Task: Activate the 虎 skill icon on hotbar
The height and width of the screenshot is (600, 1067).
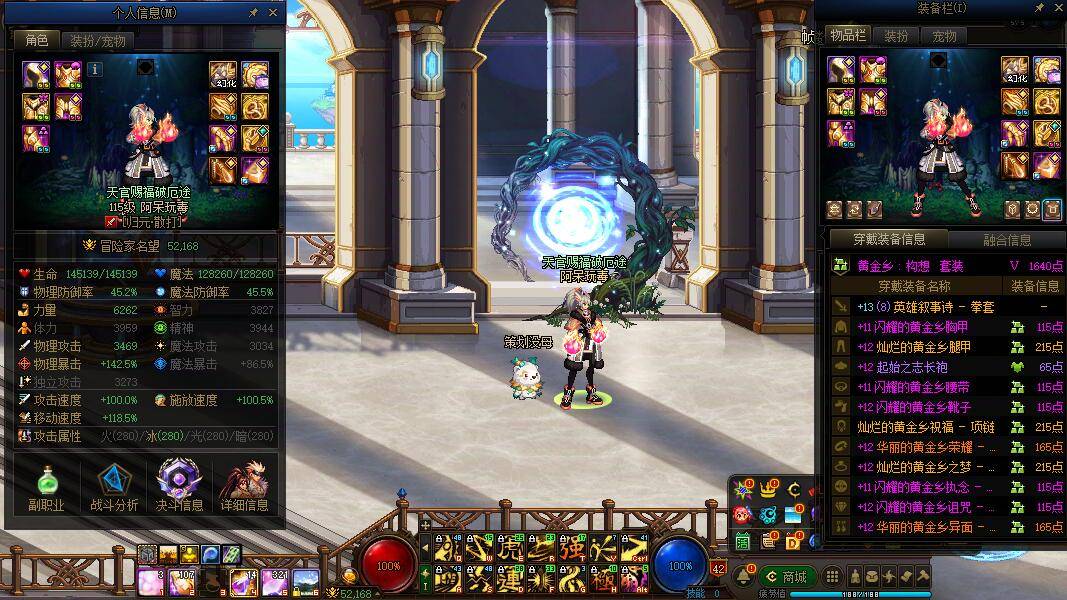Action: pyautogui.click(x=509, y=549)
